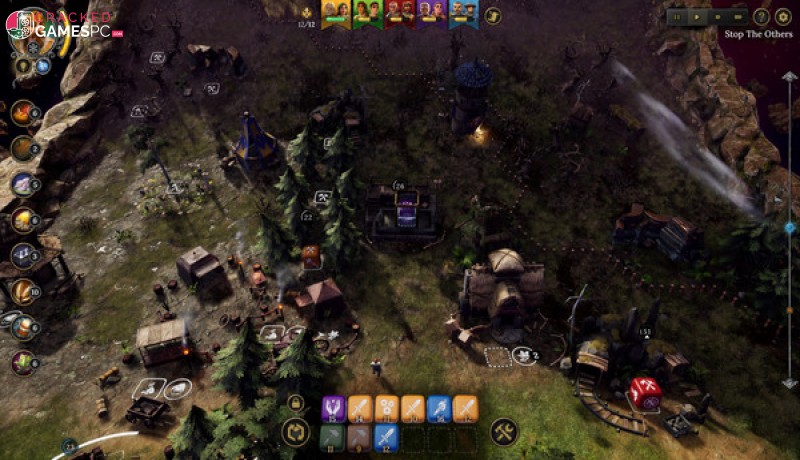Click the circular arrows reroll button
This screenshot has height=460, width=800.
pyautogui.click(x=295, y=432)
